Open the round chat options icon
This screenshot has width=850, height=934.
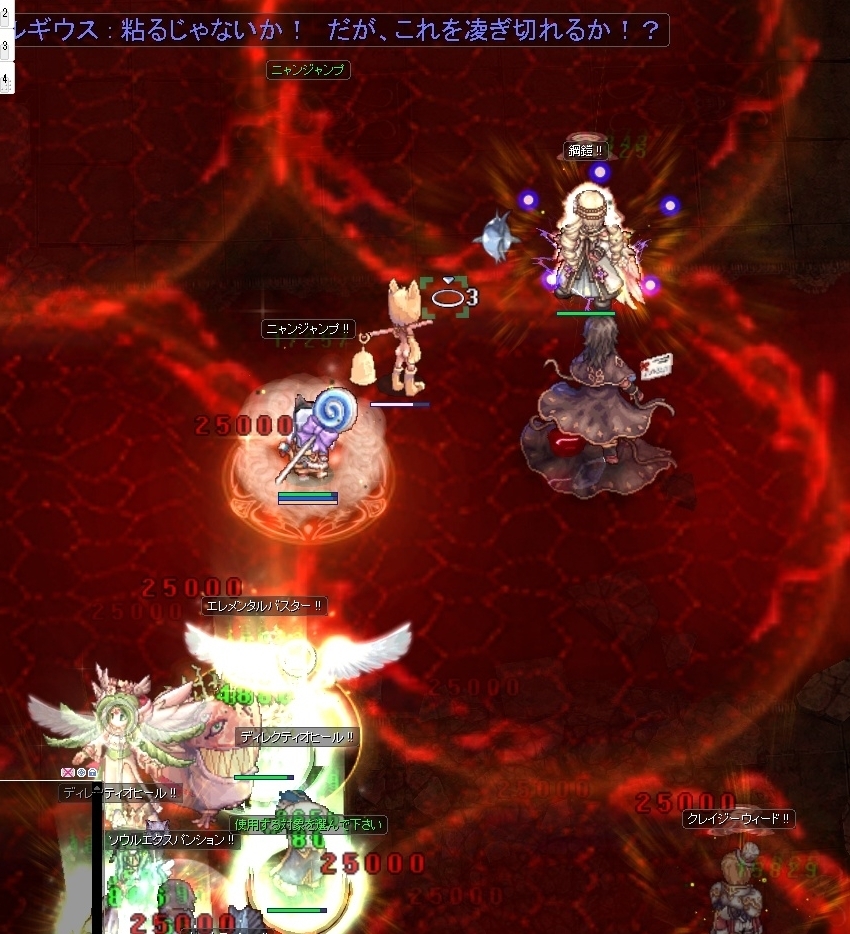(80, 773)
